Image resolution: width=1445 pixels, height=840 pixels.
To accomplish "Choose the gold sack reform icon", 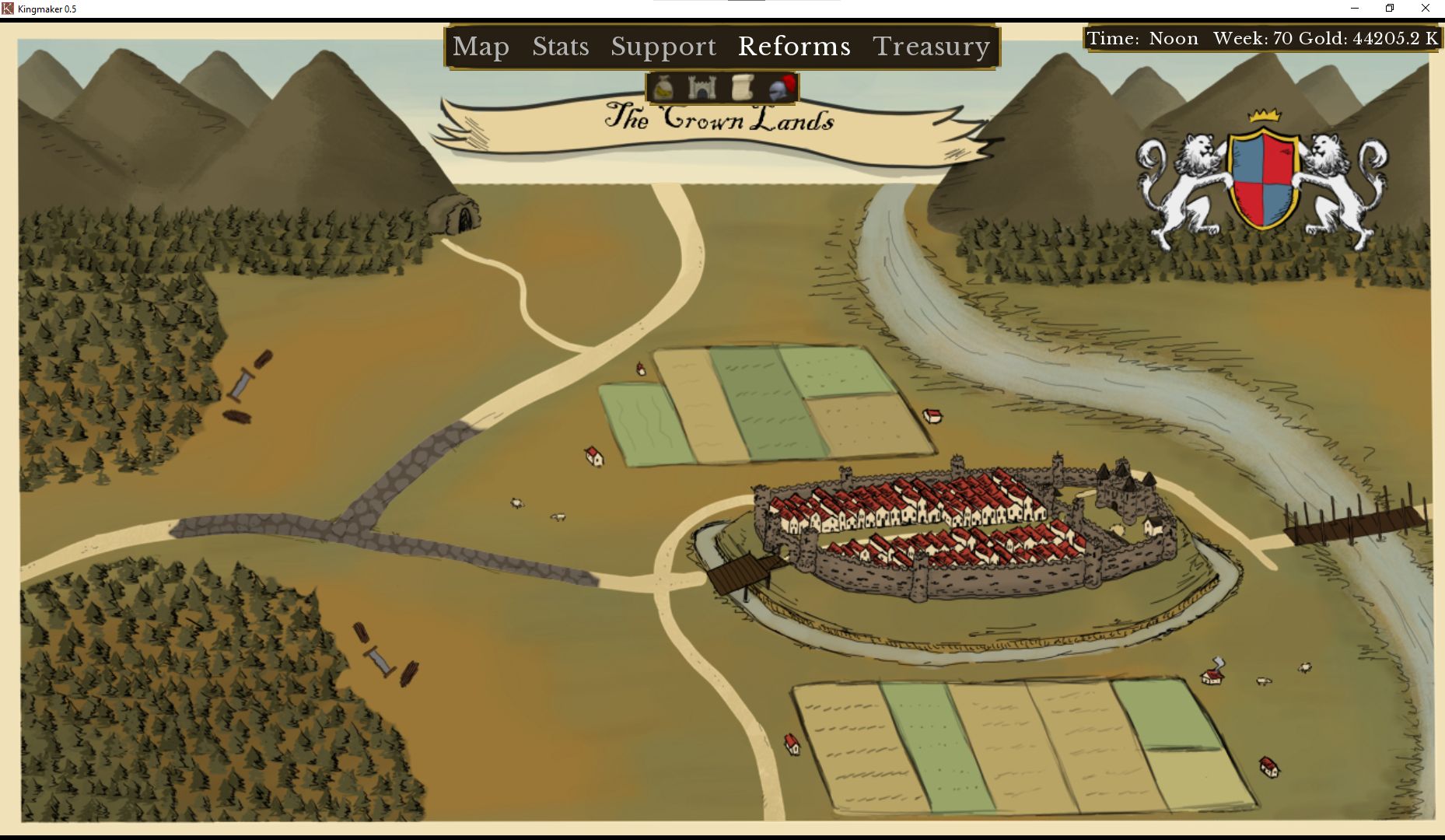I will (x=663, y=88).
